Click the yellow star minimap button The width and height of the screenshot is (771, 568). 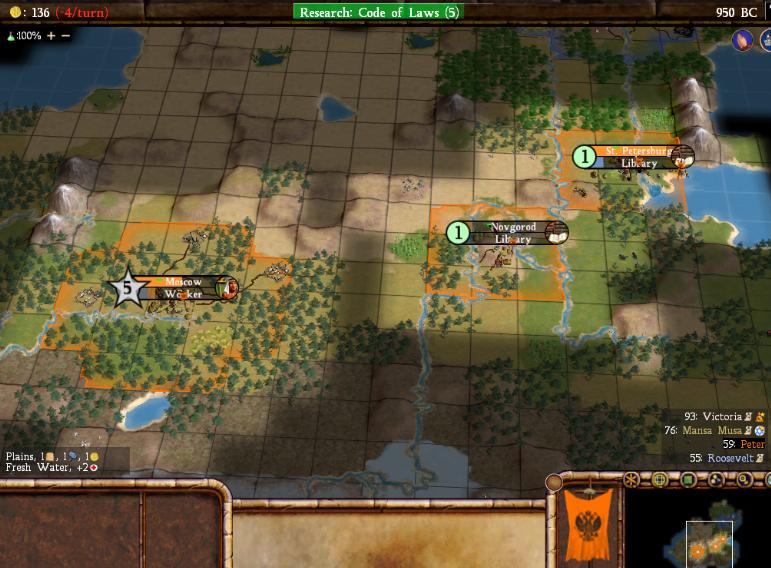click(631, 480)
